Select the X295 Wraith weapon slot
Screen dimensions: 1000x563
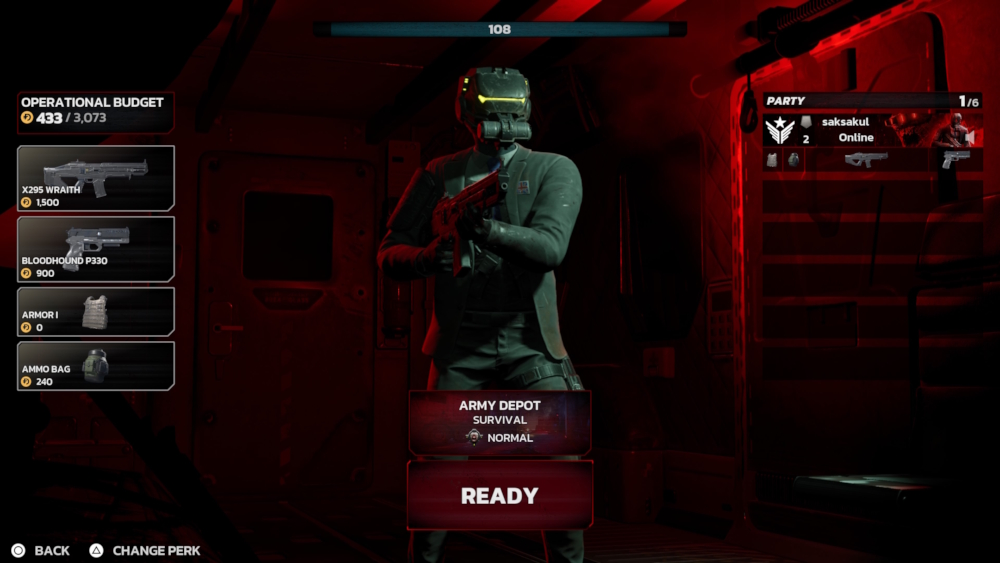tap(96, 178)
